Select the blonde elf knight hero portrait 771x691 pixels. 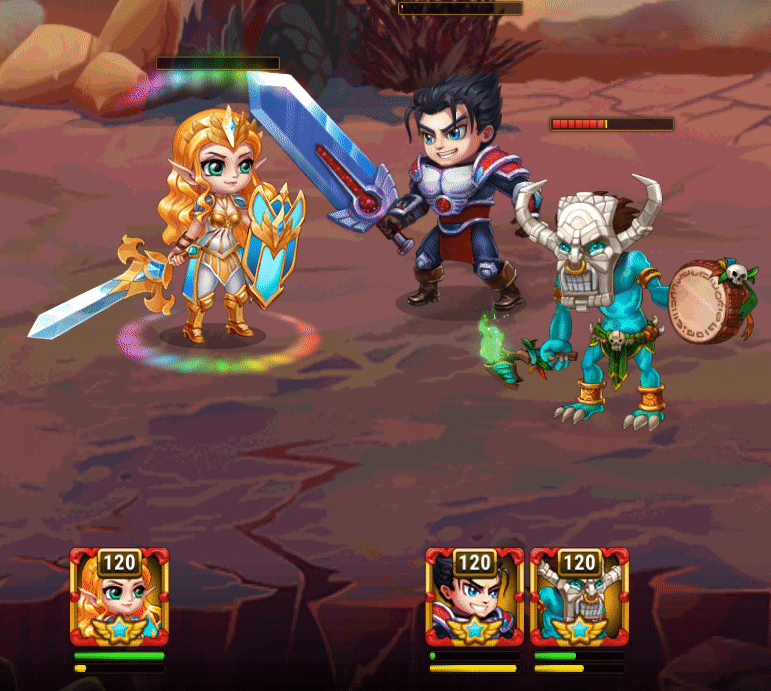pos(119,598)
